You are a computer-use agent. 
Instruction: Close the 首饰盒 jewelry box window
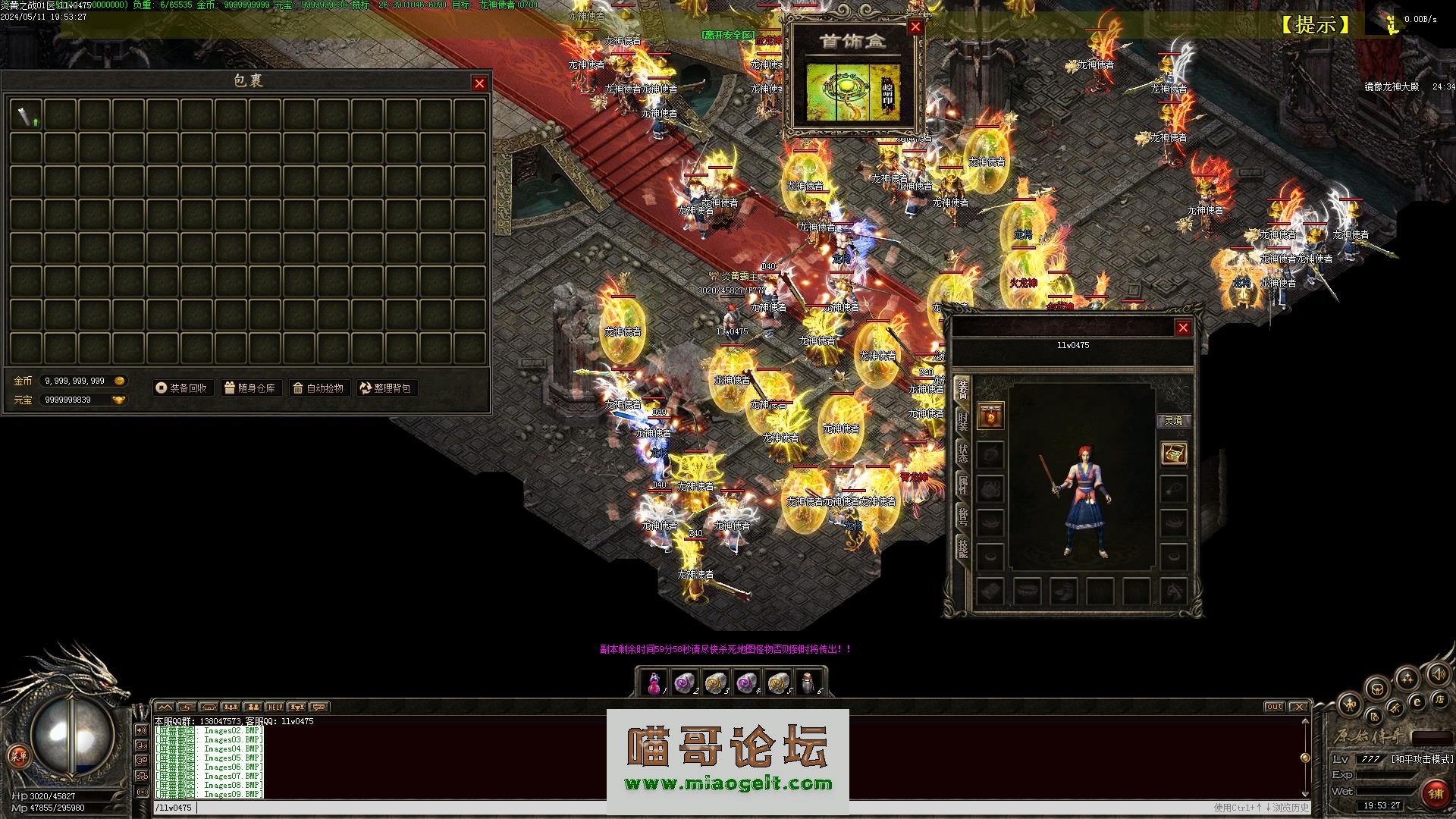pos(915,27)
